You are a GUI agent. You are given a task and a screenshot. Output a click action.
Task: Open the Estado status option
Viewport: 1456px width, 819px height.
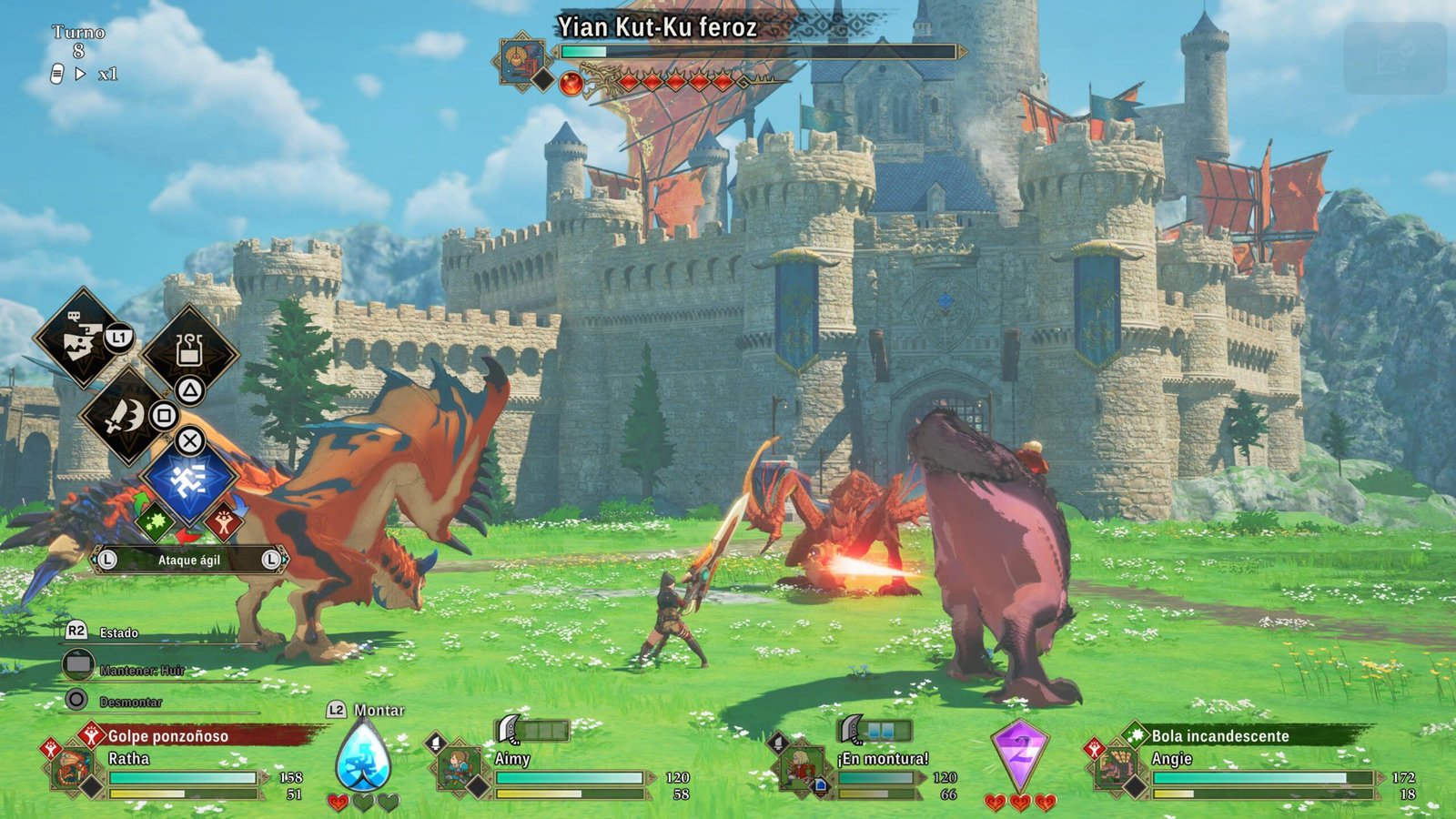(118, 632)
